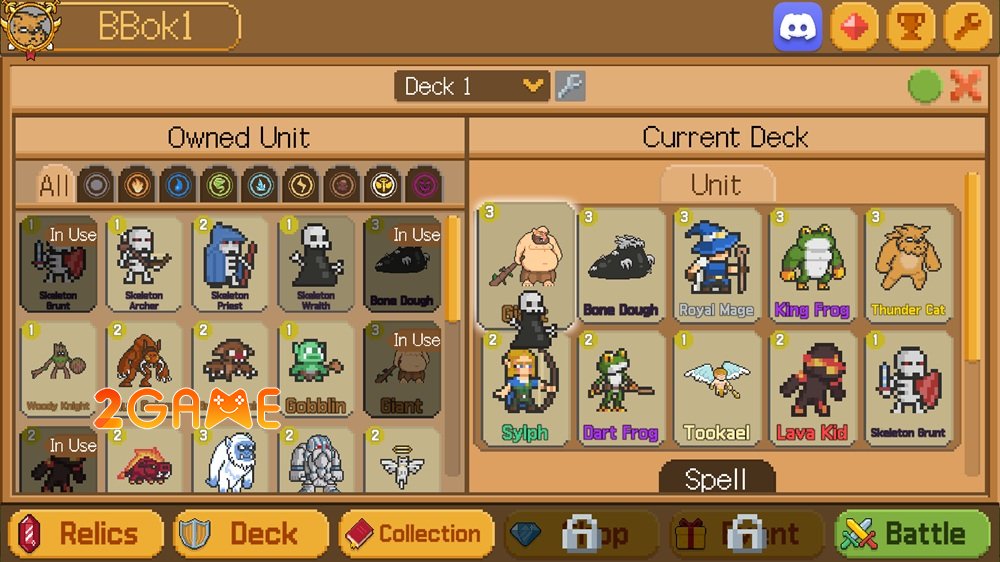The height and width of the screenshot is (562, 1000).
Task: Select Royal Mage in current deck
Action: click(x=716, y=264)
